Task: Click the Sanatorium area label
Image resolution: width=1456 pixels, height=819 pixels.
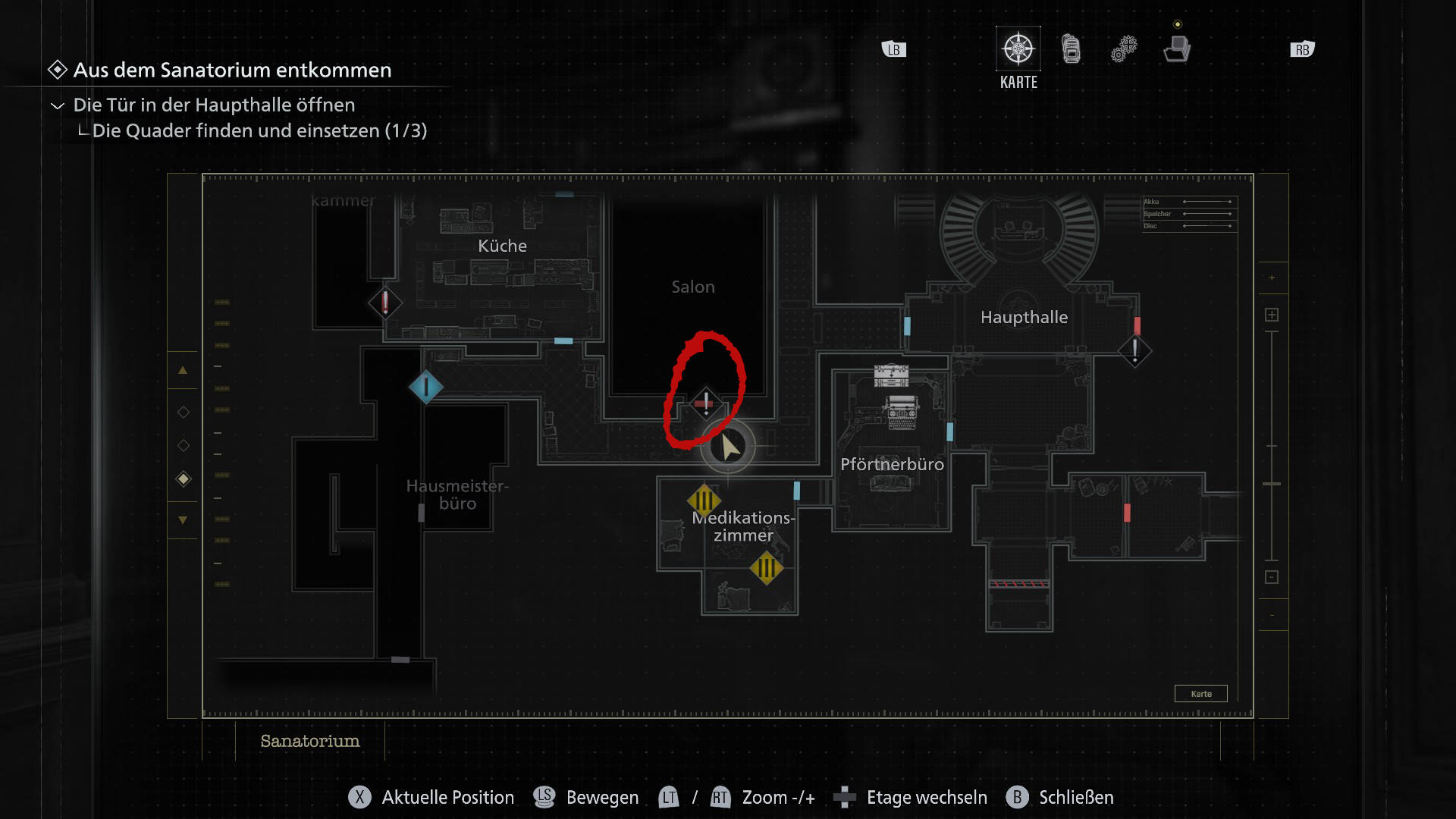Action: coord(309,741)
